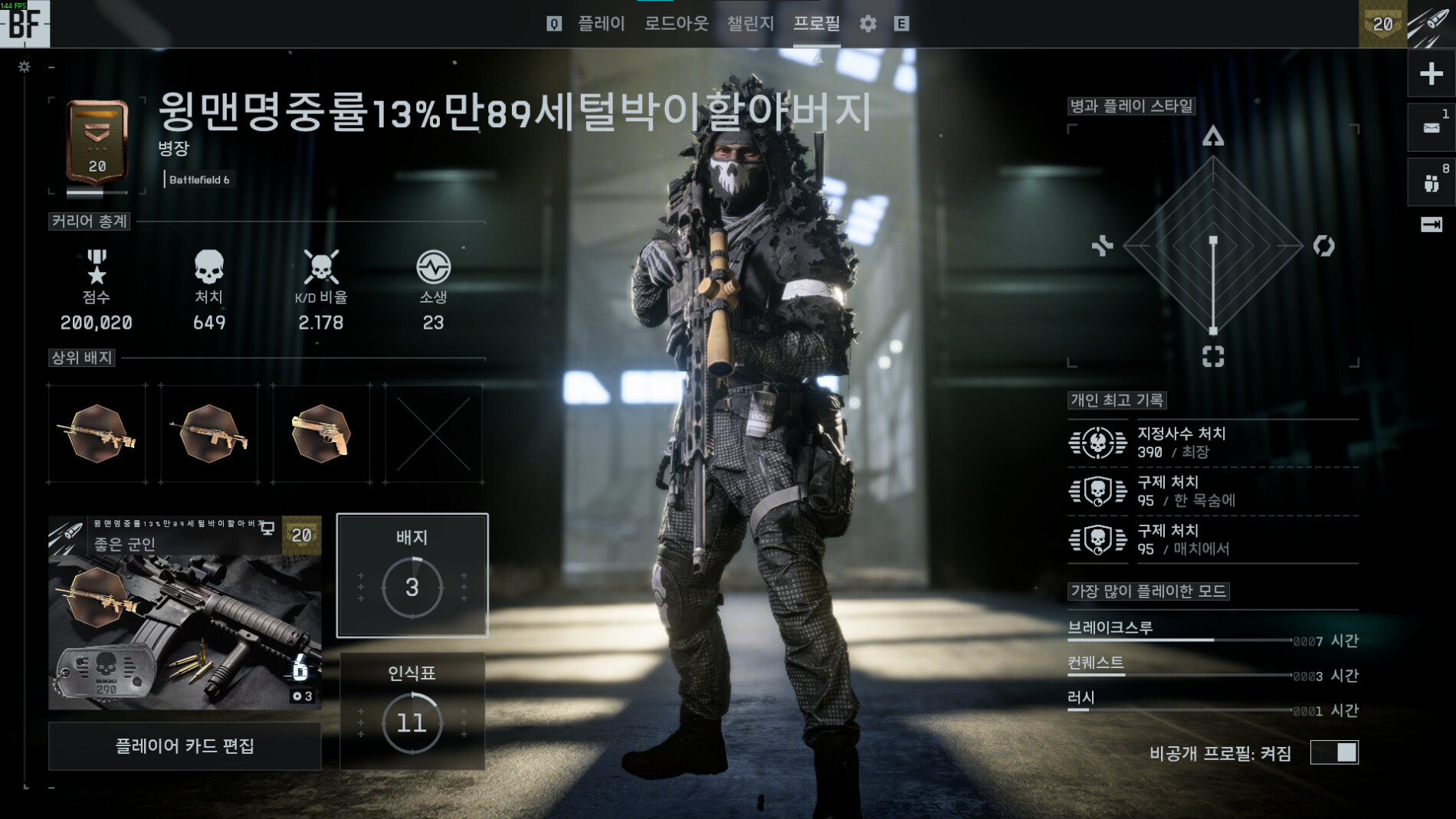Screen dimensions: 1456x819
Task: Select the revolver badge slot
Action: click(321, 434)
